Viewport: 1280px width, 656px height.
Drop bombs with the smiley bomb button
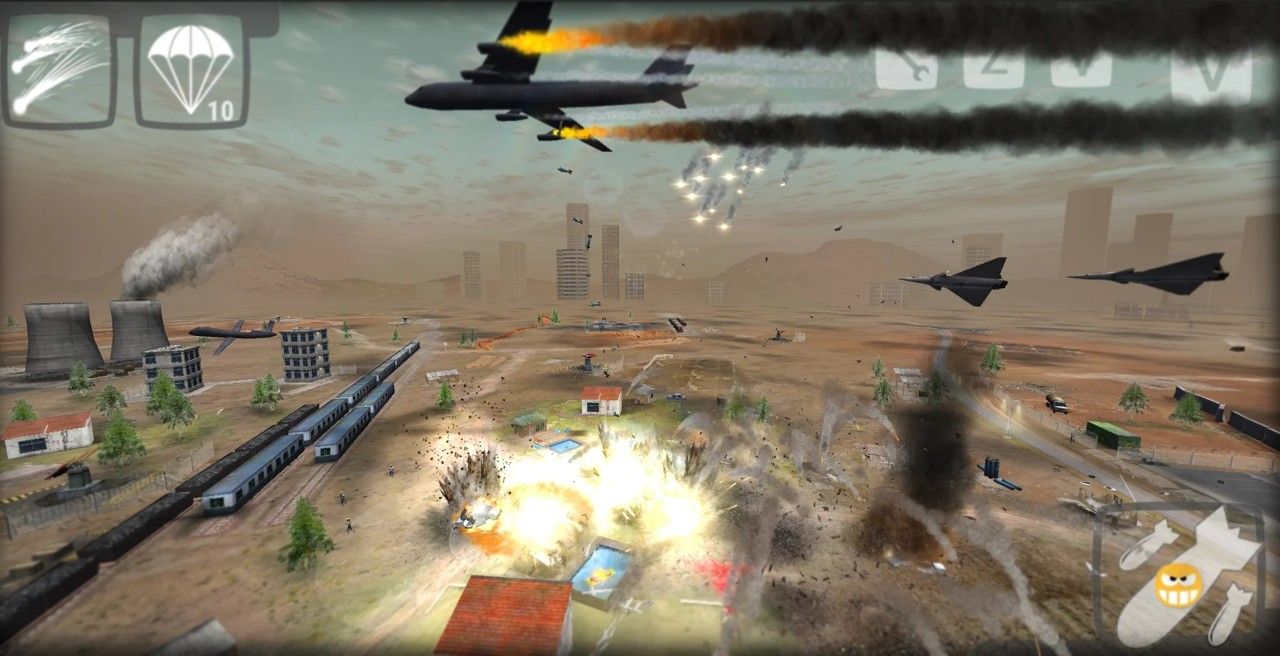tap(1180, 578)
